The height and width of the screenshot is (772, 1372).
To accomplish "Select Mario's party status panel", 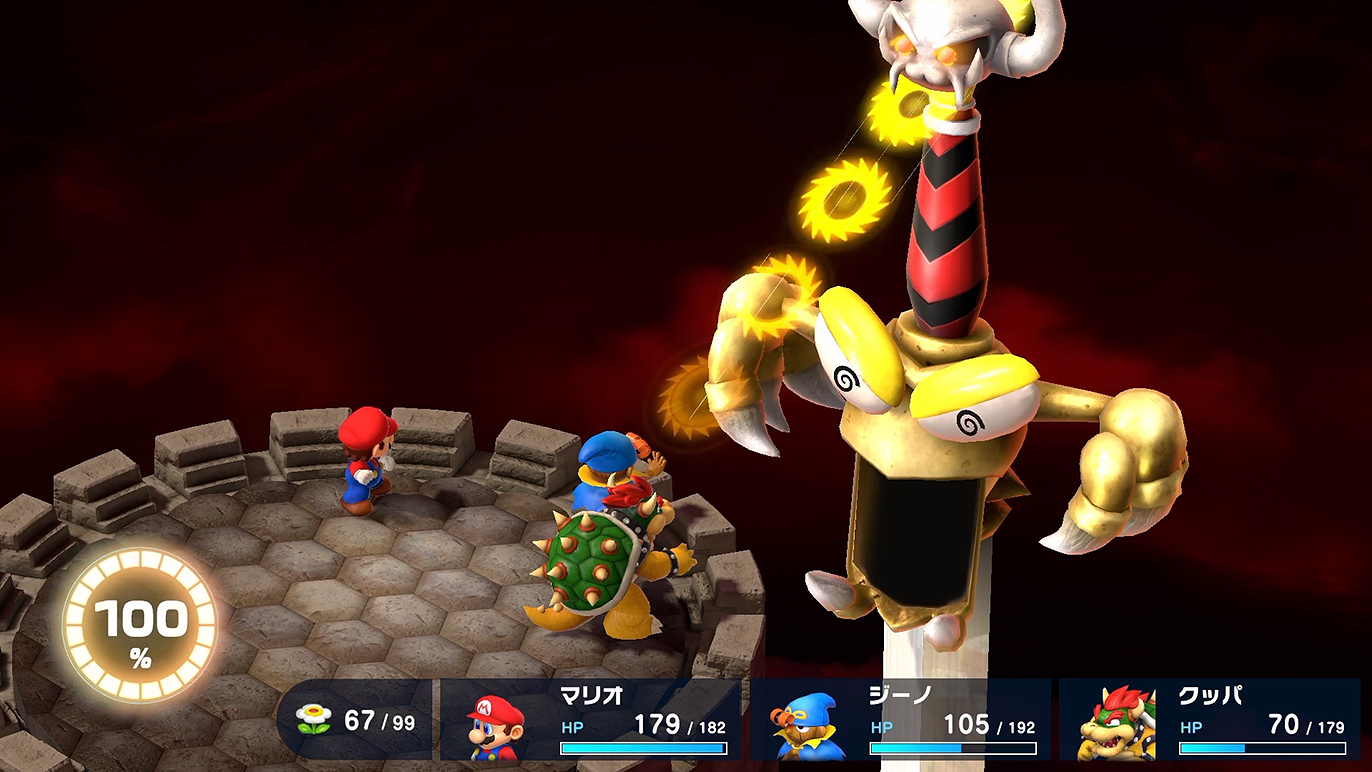I will click(591, 720).
